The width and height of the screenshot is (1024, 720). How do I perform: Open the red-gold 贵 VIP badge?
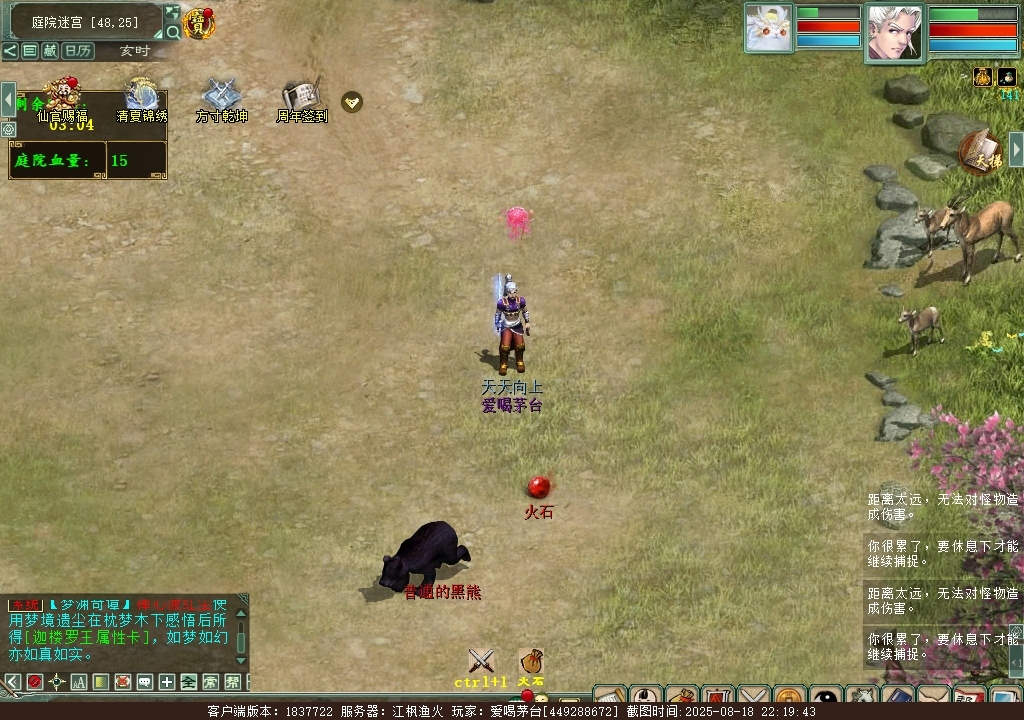199,23
